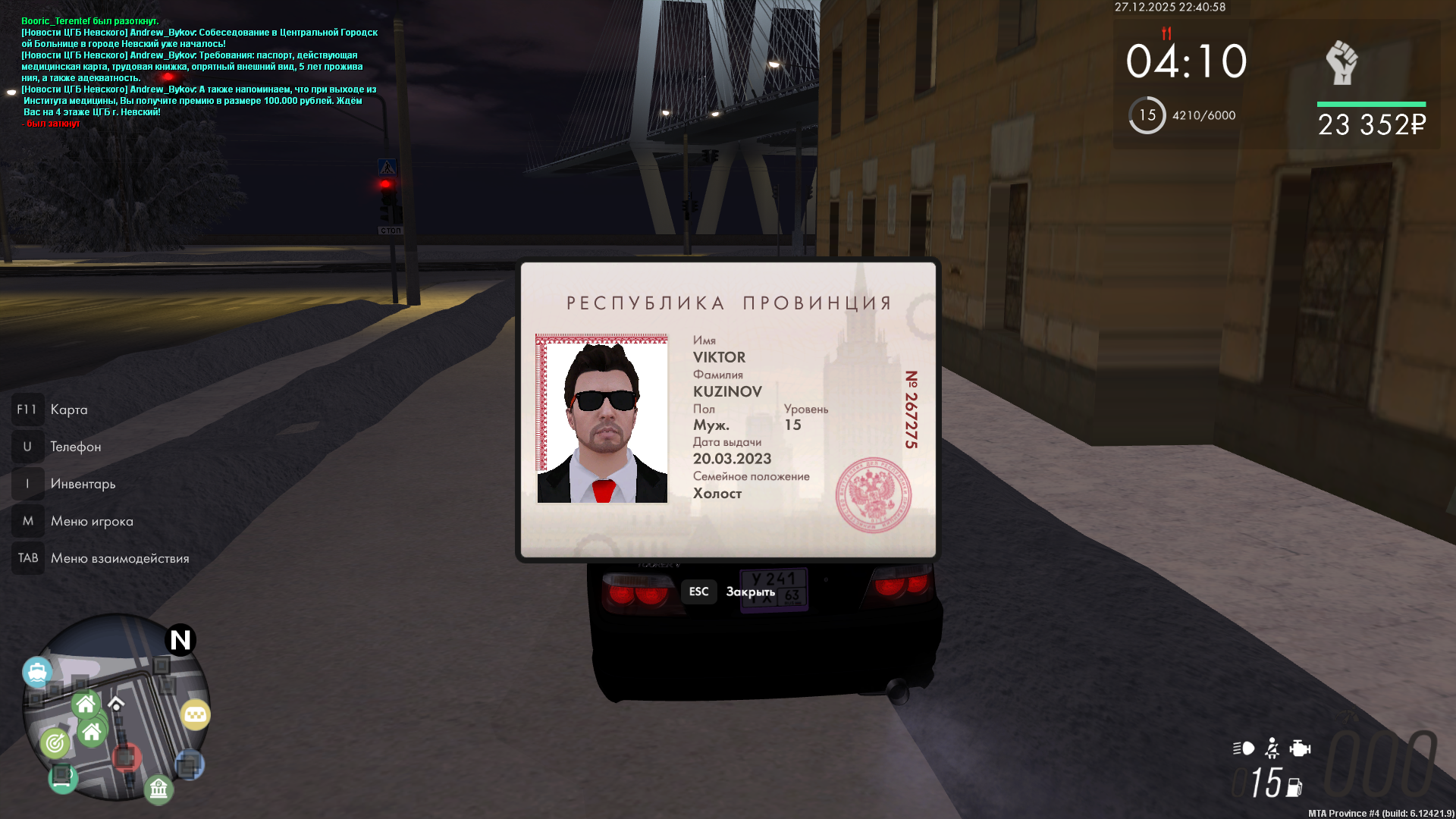Viewport: 1456px width, 819px height.
Task: Open Меню игрока from the sidebar hints
Action: 91,521
